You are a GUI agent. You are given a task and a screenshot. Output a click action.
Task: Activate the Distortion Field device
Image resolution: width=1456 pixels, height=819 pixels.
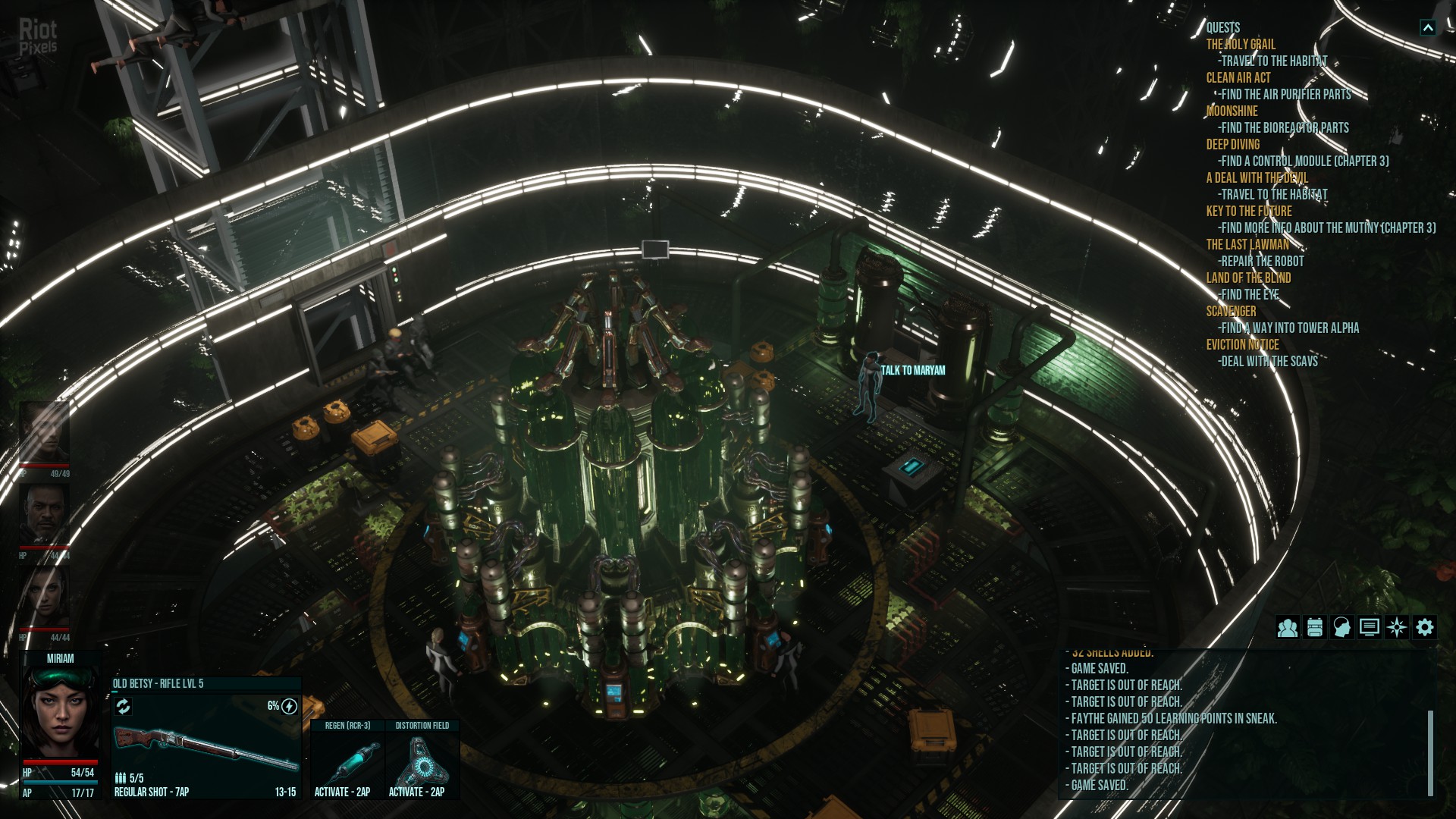[422, 761]
